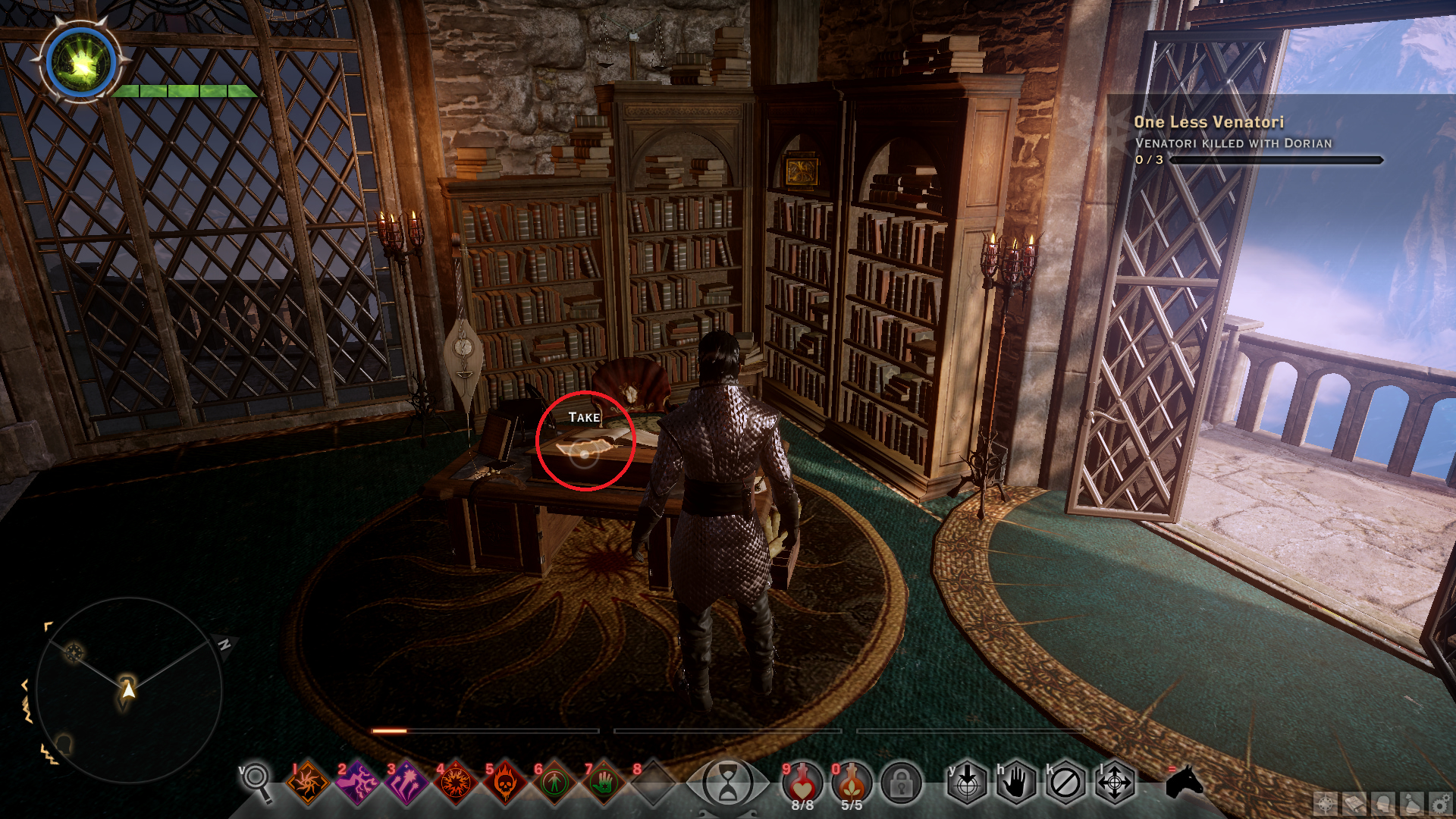Open the journal book shortcut
Viewport: 1456px width, 819px height.
1354,804
